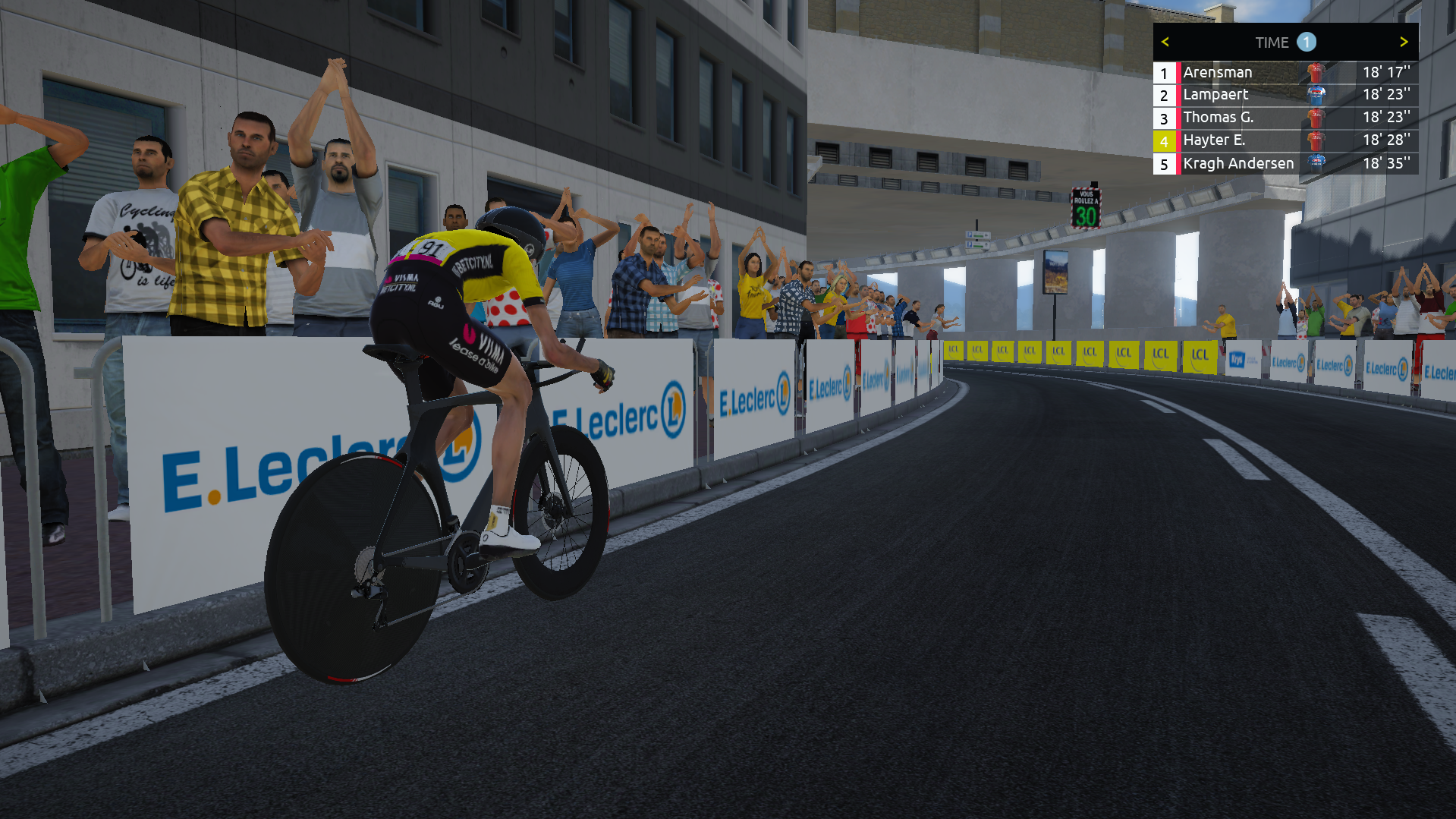Click Arensman's time of 18' 17''
Screen dimensions: 1456x819
click(1385, 72)
